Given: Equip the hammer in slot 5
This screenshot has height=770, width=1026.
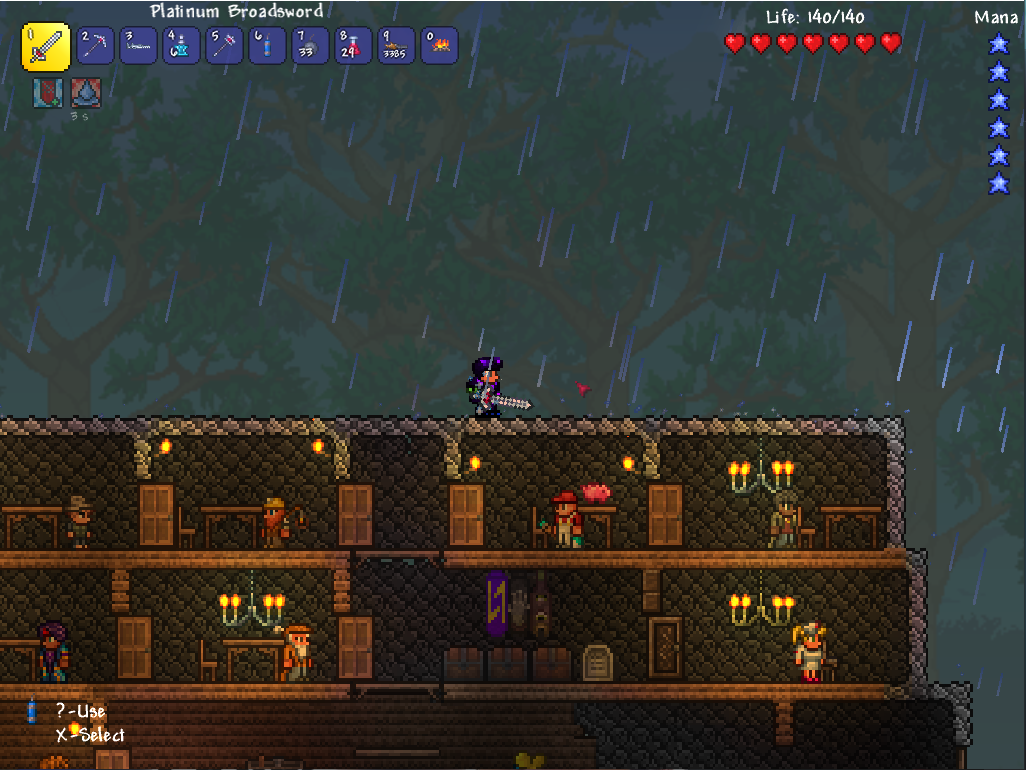Looking at the screenshot, I should [x=224, y=46].
